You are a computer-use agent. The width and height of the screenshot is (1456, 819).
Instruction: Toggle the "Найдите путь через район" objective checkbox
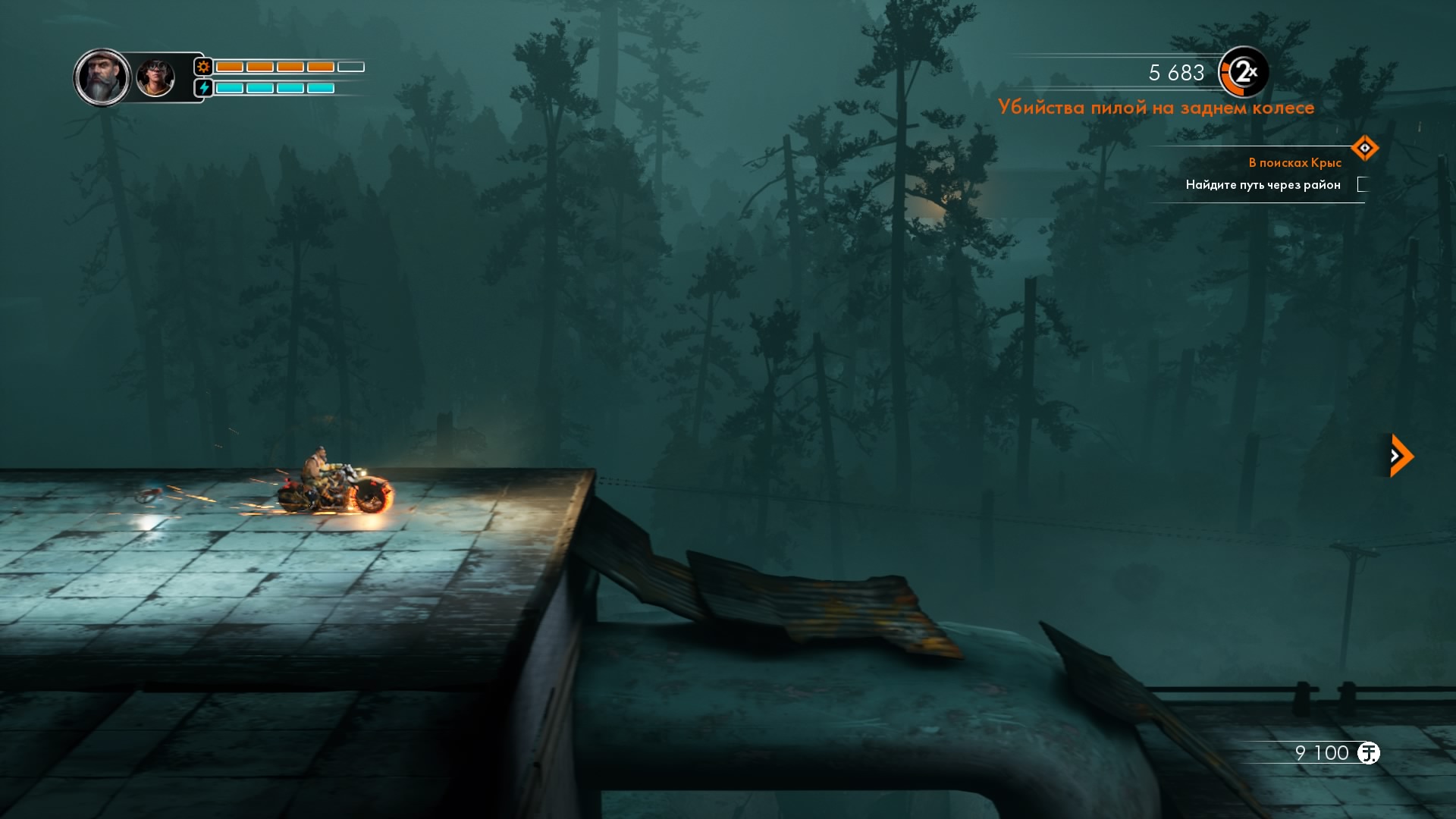tap(1363, 184)
